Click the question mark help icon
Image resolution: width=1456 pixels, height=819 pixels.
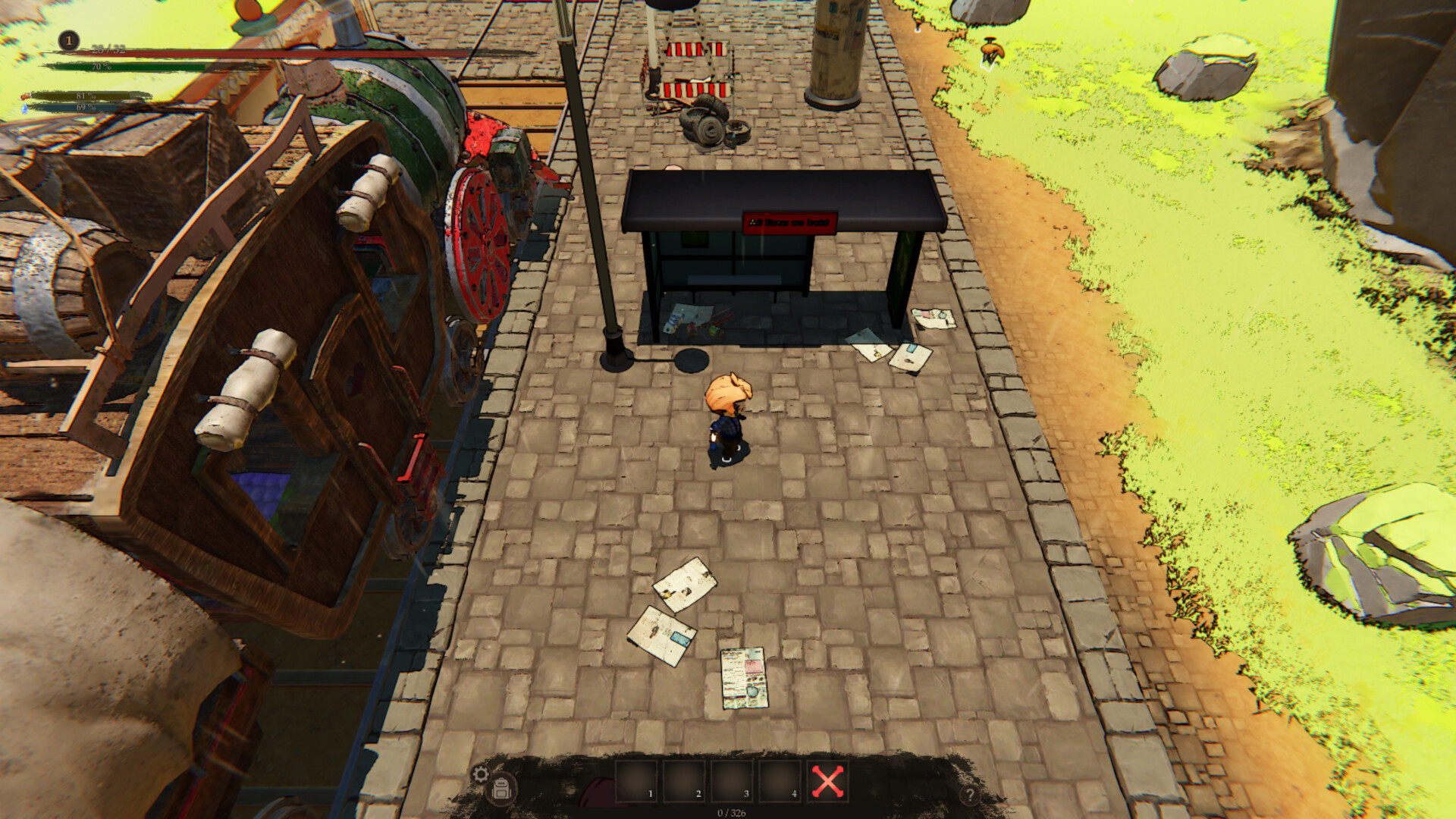(971, 793)
